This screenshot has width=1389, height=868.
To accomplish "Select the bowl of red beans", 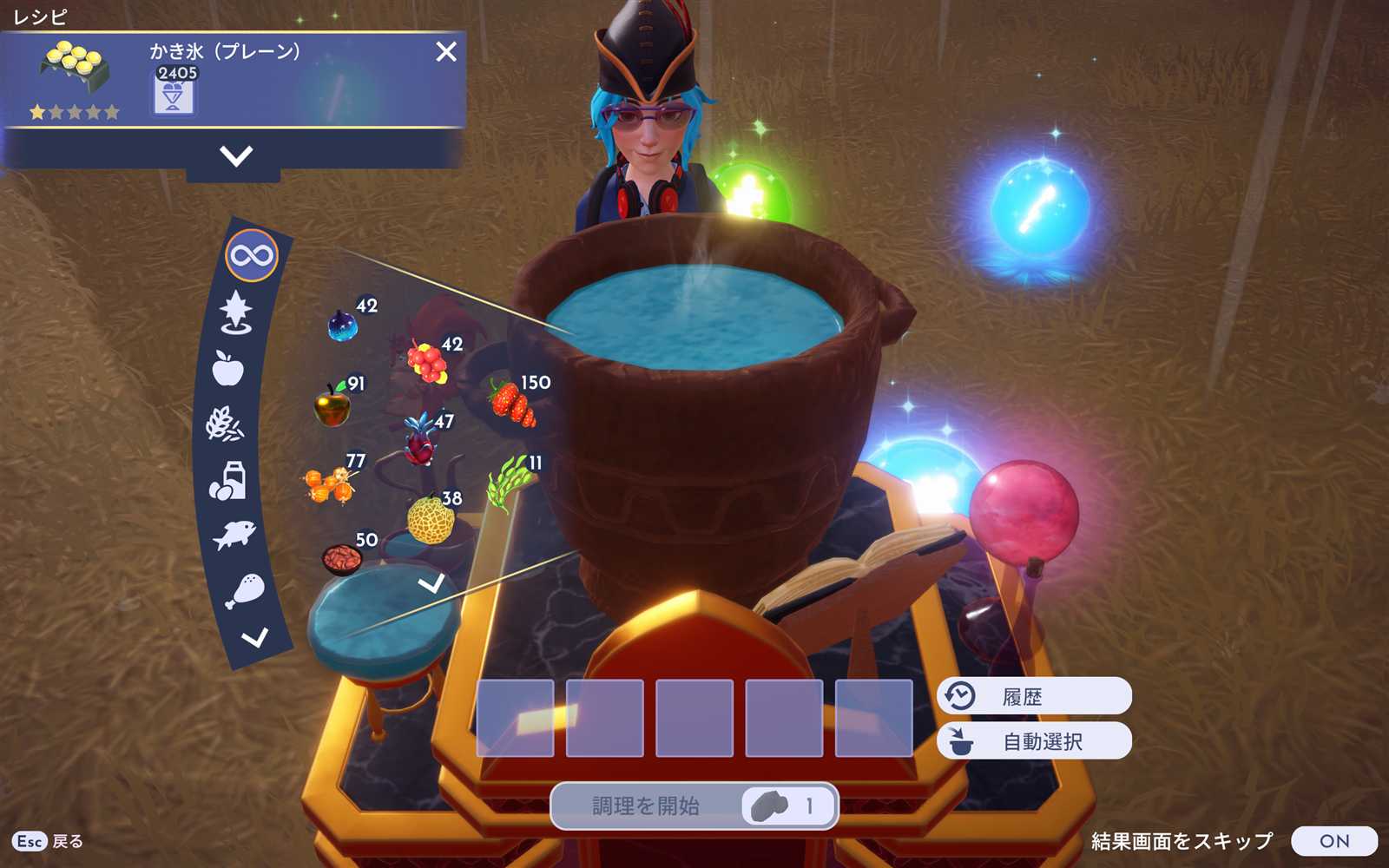I will click(342, 560).
